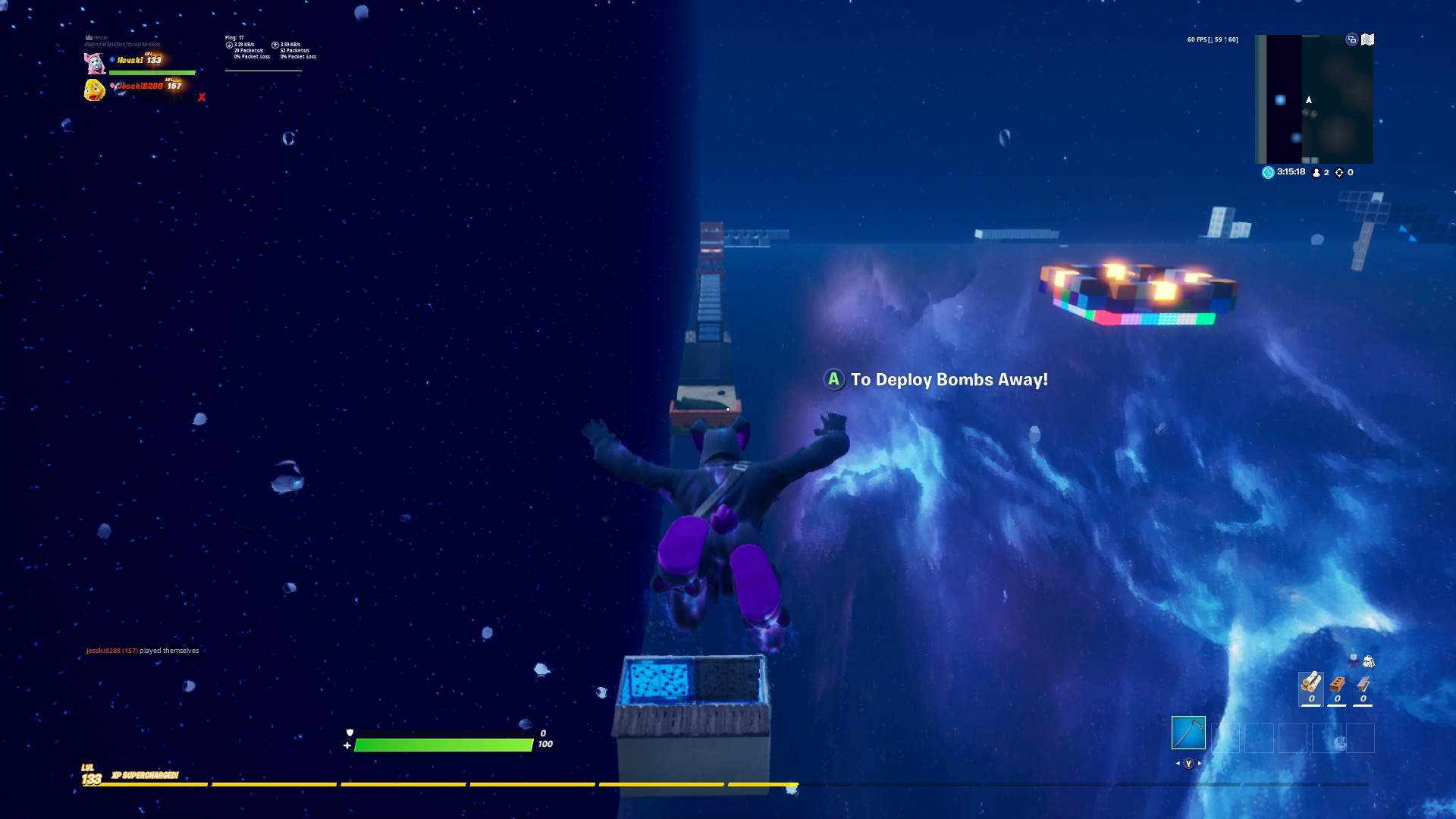The height and width of the screenshot is (819, 1456).
Task: Click the green health bar
Action: click(444, 745)
